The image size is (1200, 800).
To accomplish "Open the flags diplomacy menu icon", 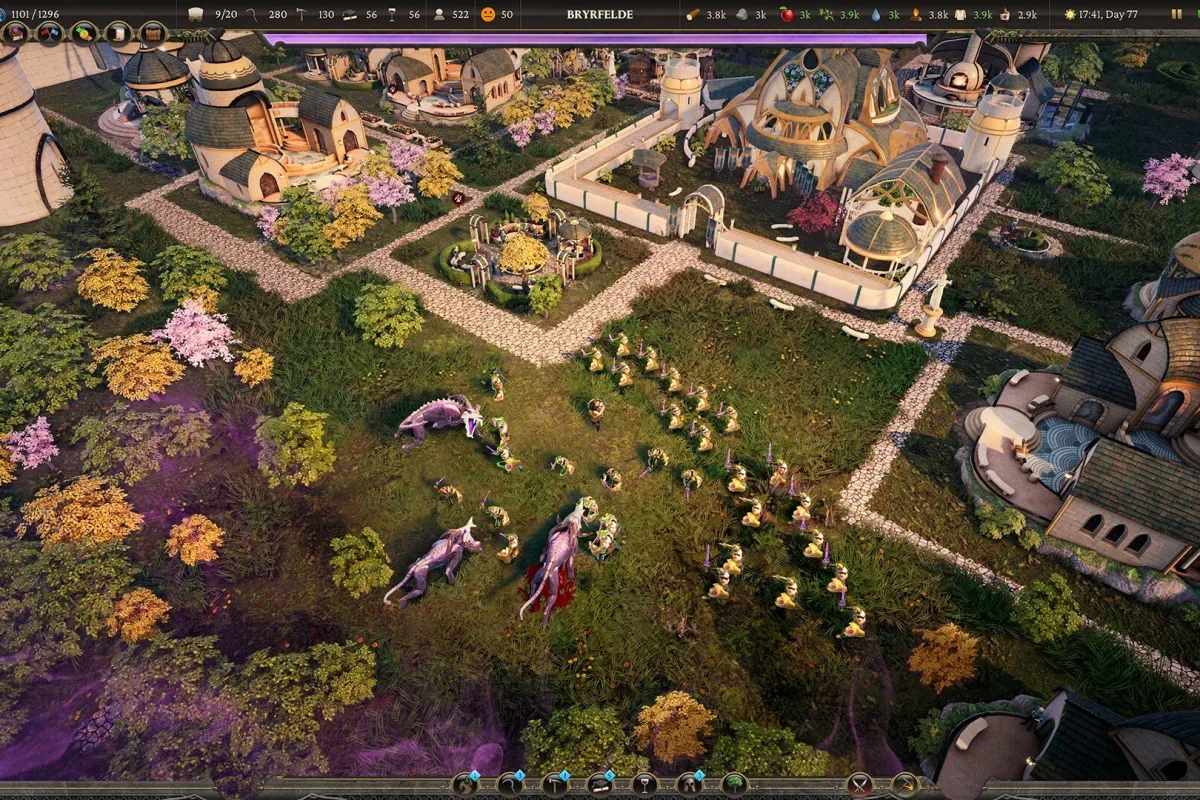I will point(49,32).
